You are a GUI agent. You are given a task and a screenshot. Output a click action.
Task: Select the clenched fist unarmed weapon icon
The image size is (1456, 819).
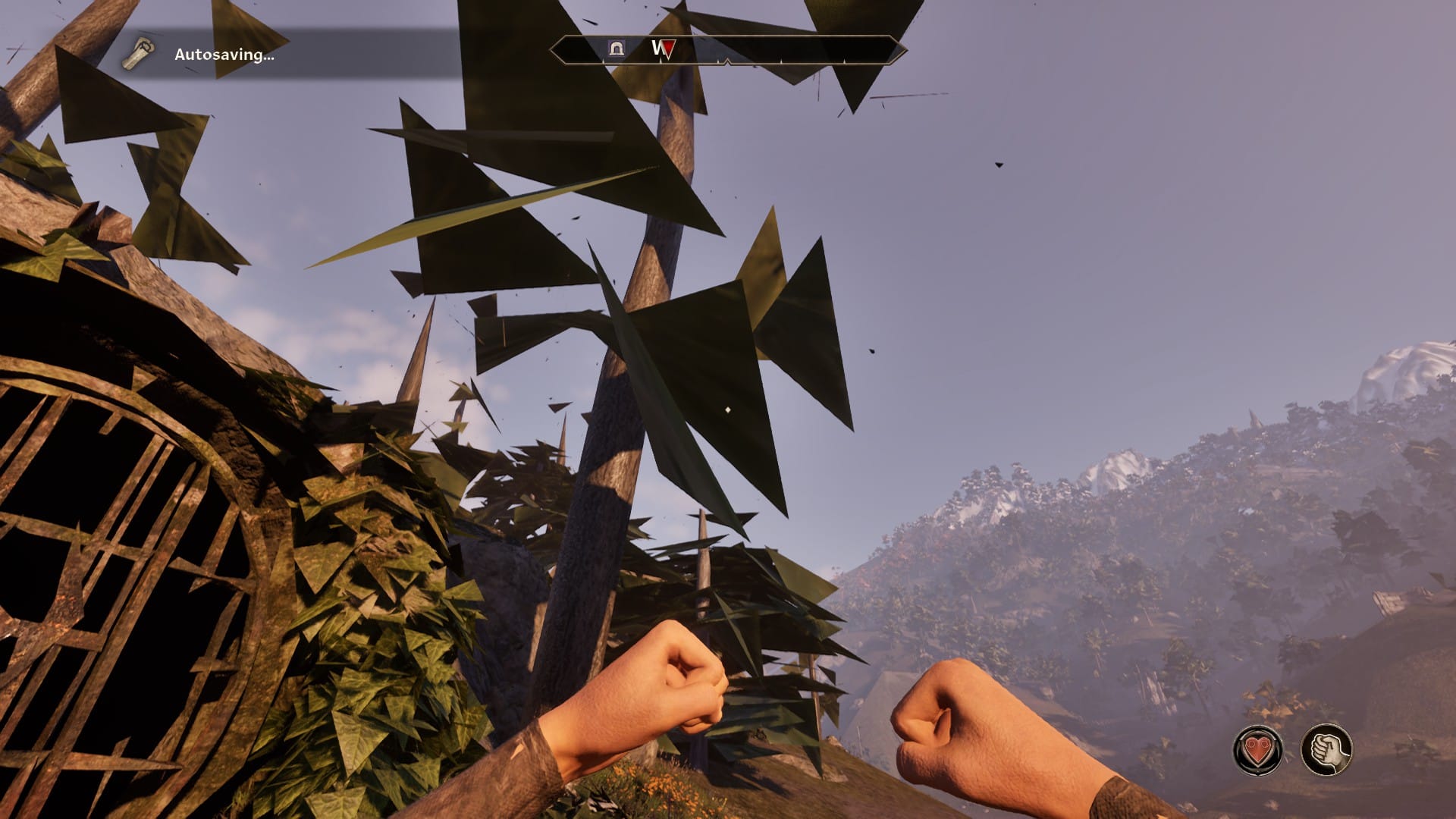[x=1326, y=750]
